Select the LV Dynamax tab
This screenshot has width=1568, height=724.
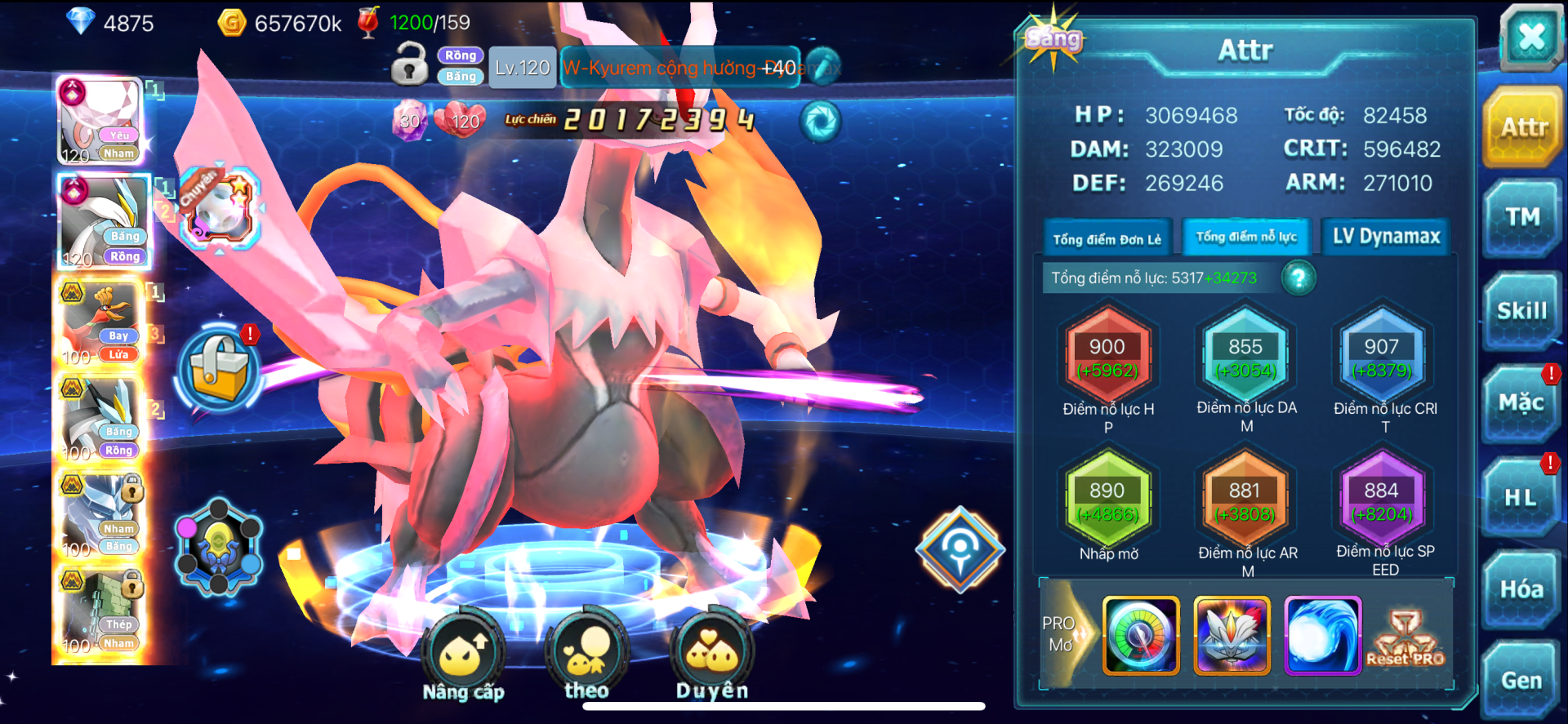[x=1386, y=237]
